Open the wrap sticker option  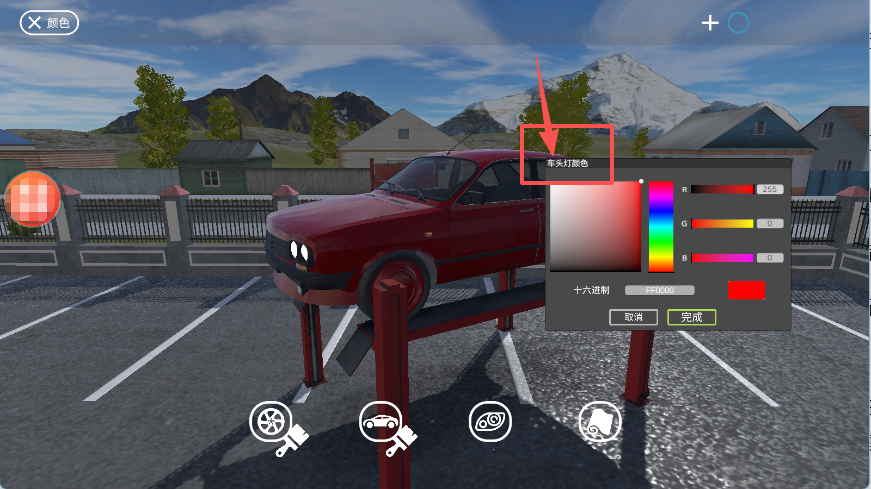[x=600, y=422]
